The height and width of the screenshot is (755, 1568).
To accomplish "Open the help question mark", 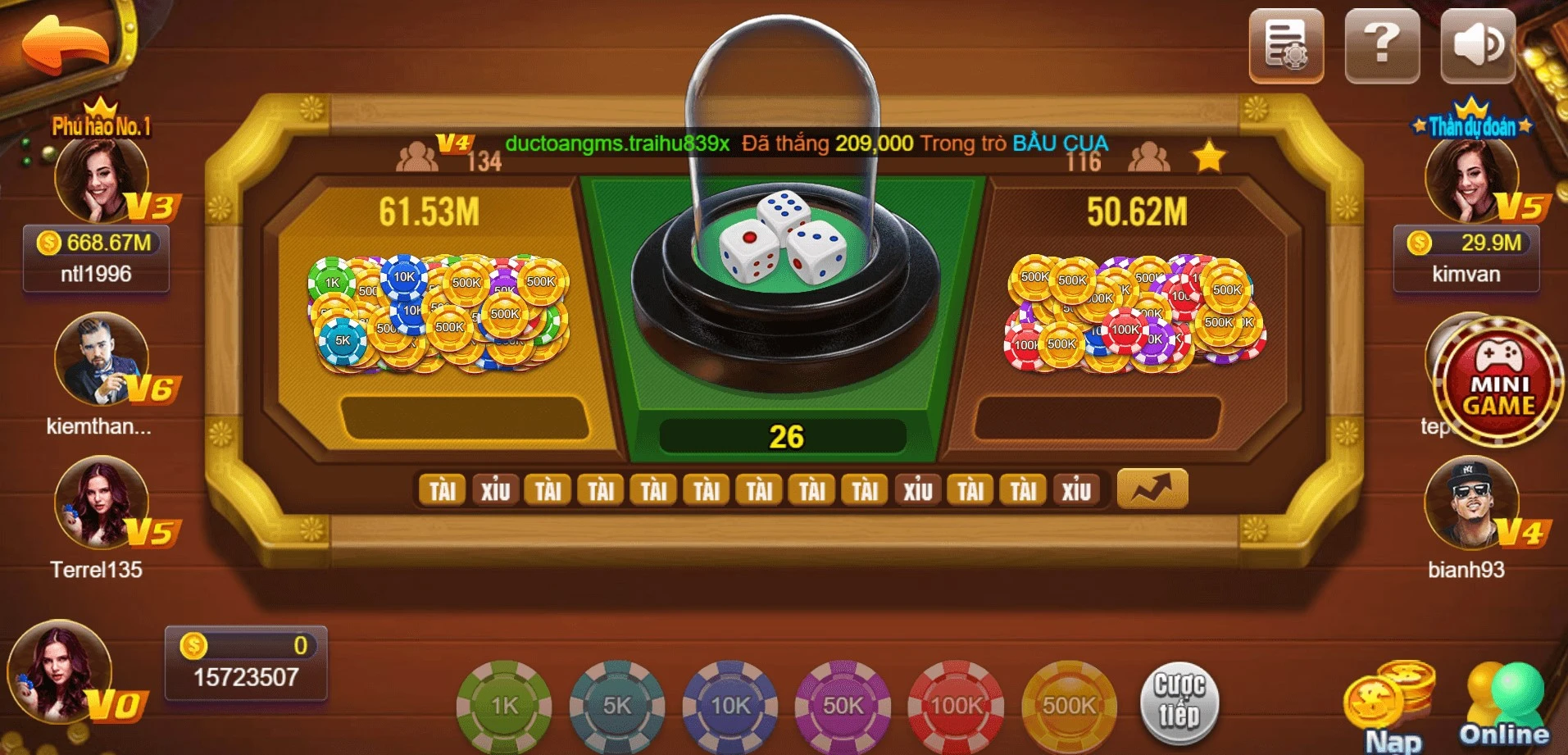I will (x=1381, y=47).
